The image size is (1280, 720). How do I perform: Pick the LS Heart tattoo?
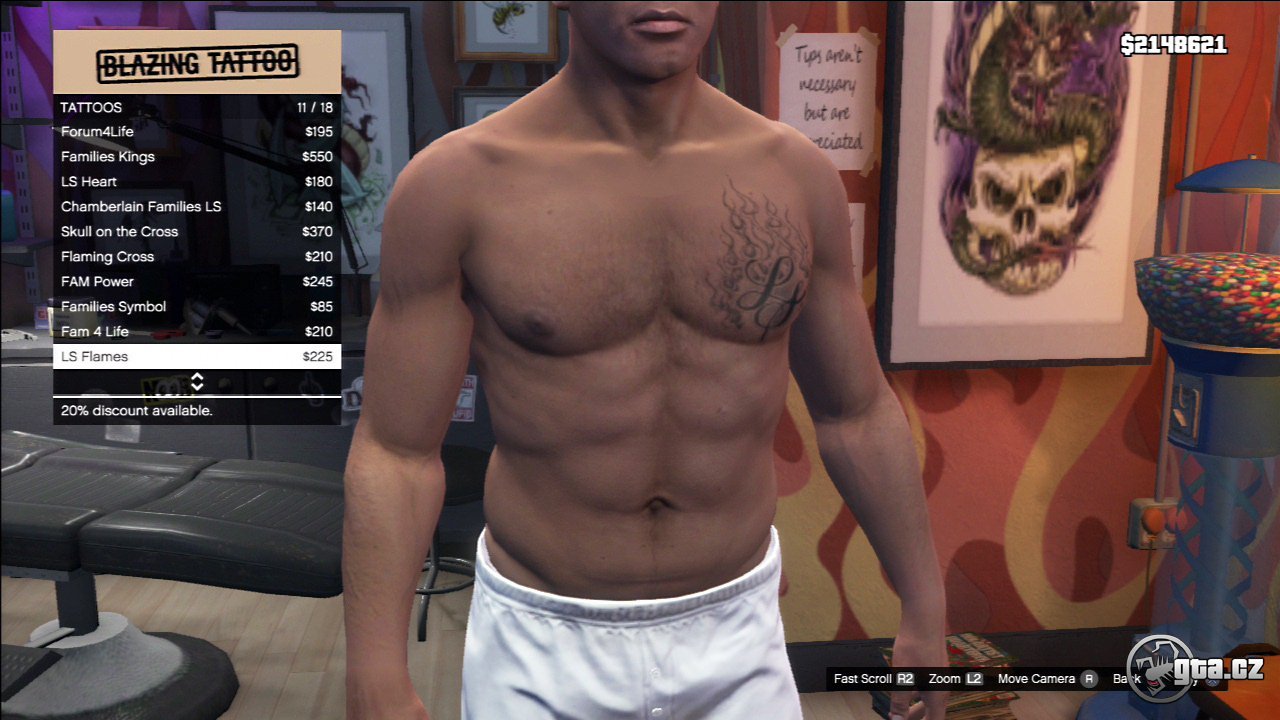click(x=197, y=182)
